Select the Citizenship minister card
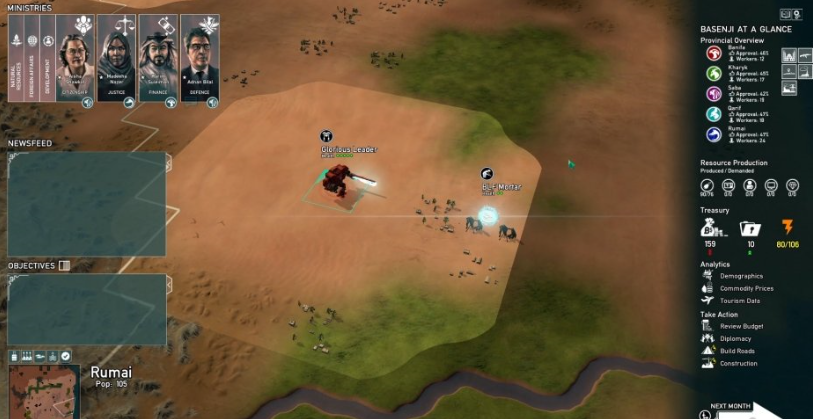 point(76,60)
